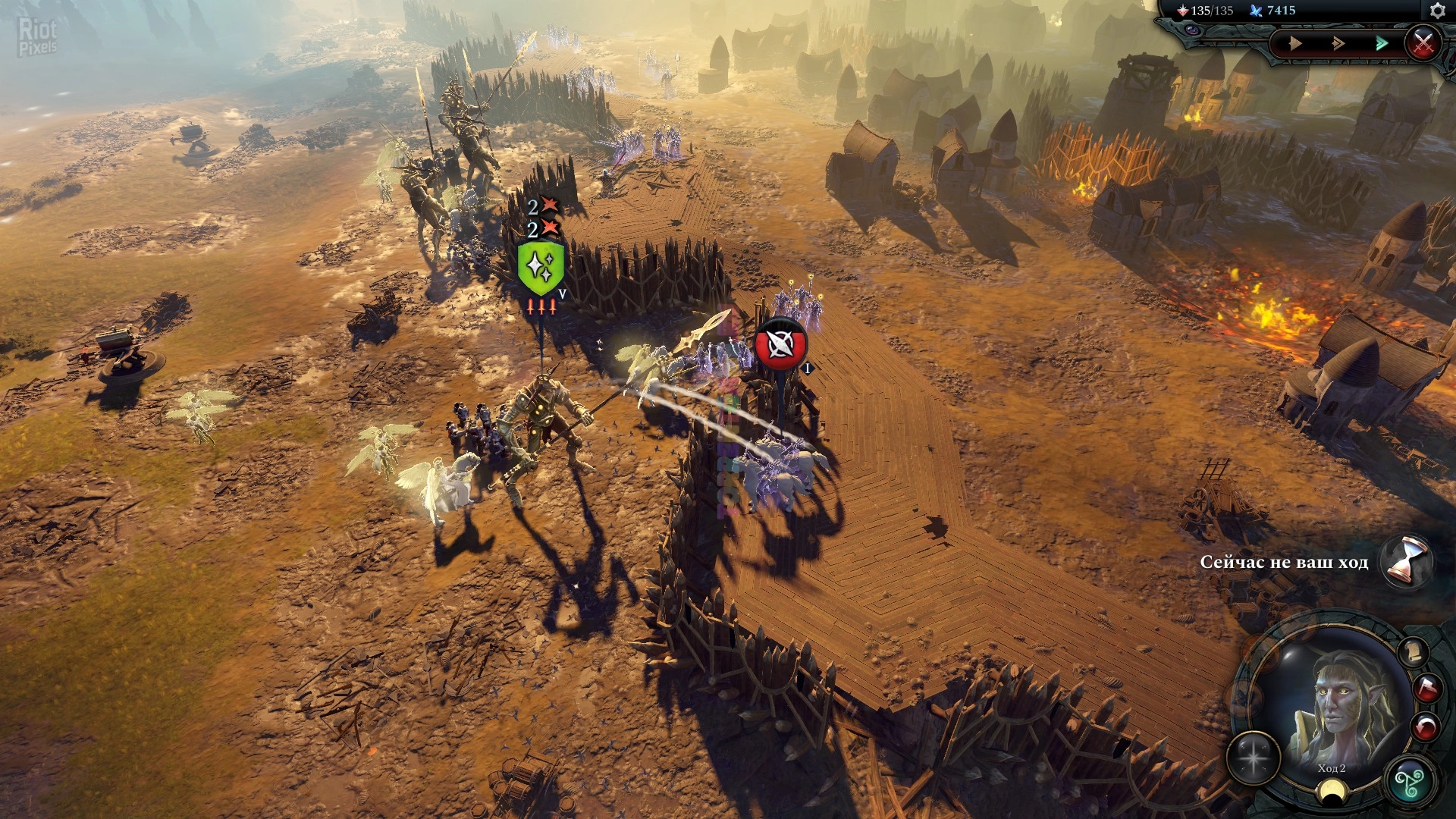This screenshot has width=1456, height=819.
Task: Toggle auto combat crossed swords button
Action: [1423, 42]
